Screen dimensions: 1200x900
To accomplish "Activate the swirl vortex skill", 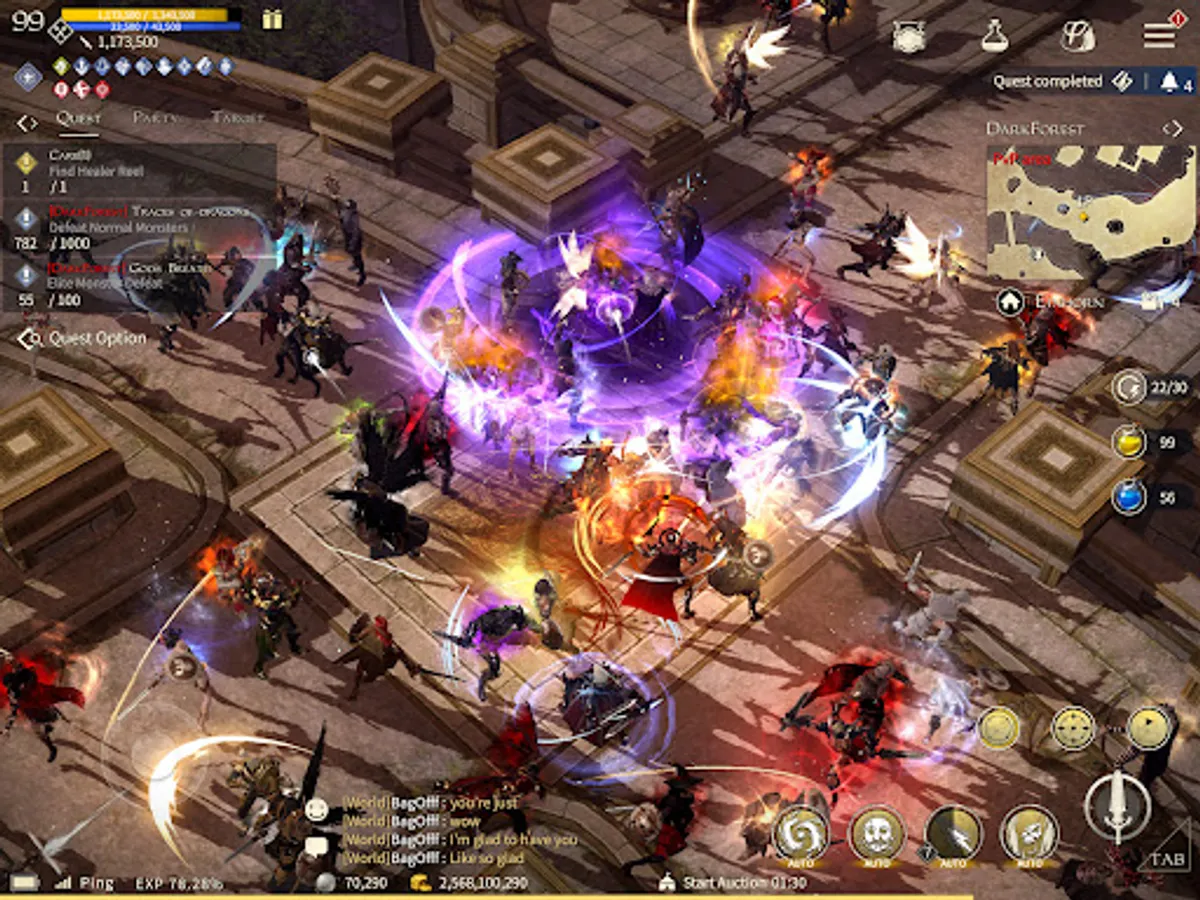I will (800, 830).
